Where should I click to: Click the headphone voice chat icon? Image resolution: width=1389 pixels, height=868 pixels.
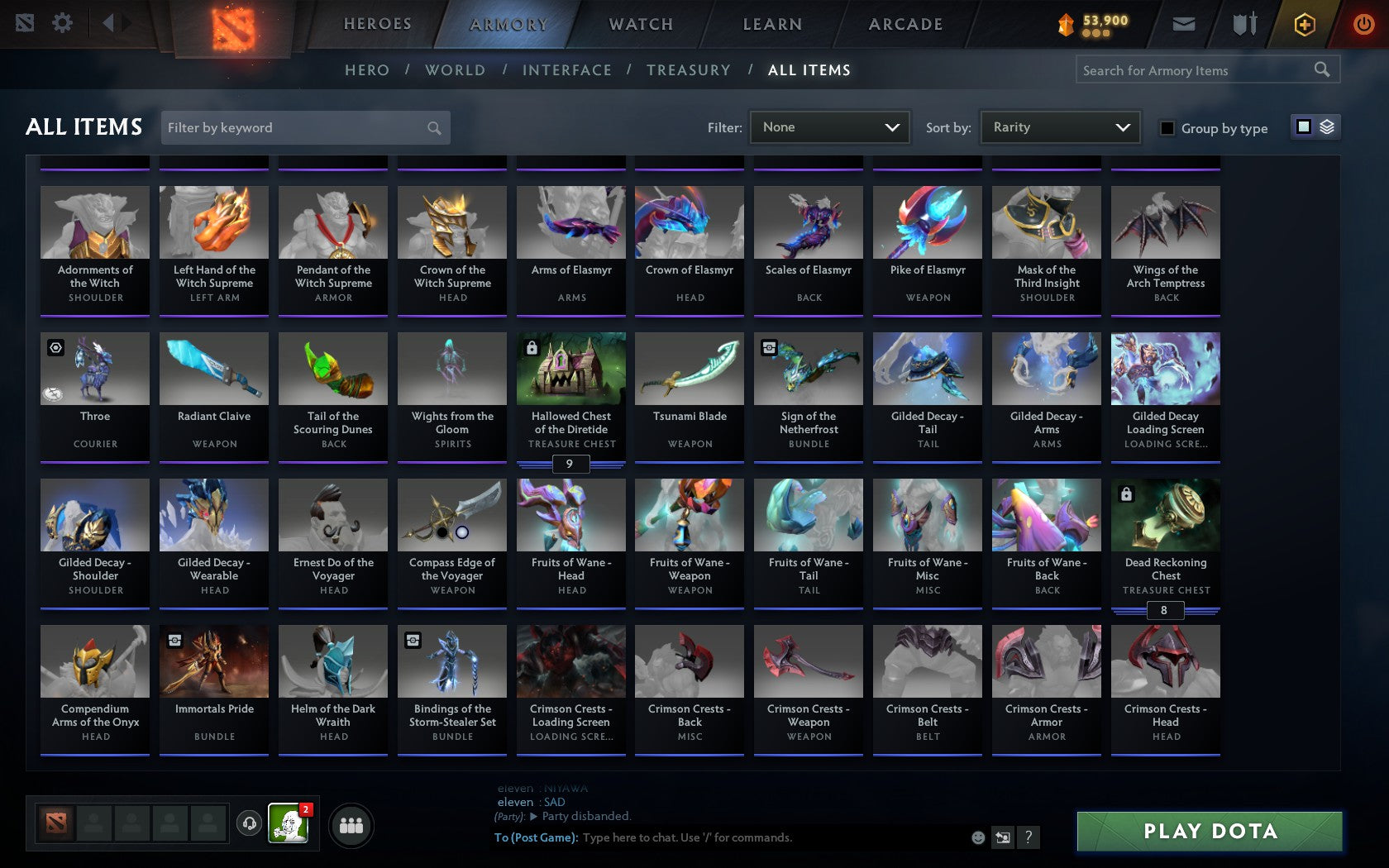coord(250,823)
